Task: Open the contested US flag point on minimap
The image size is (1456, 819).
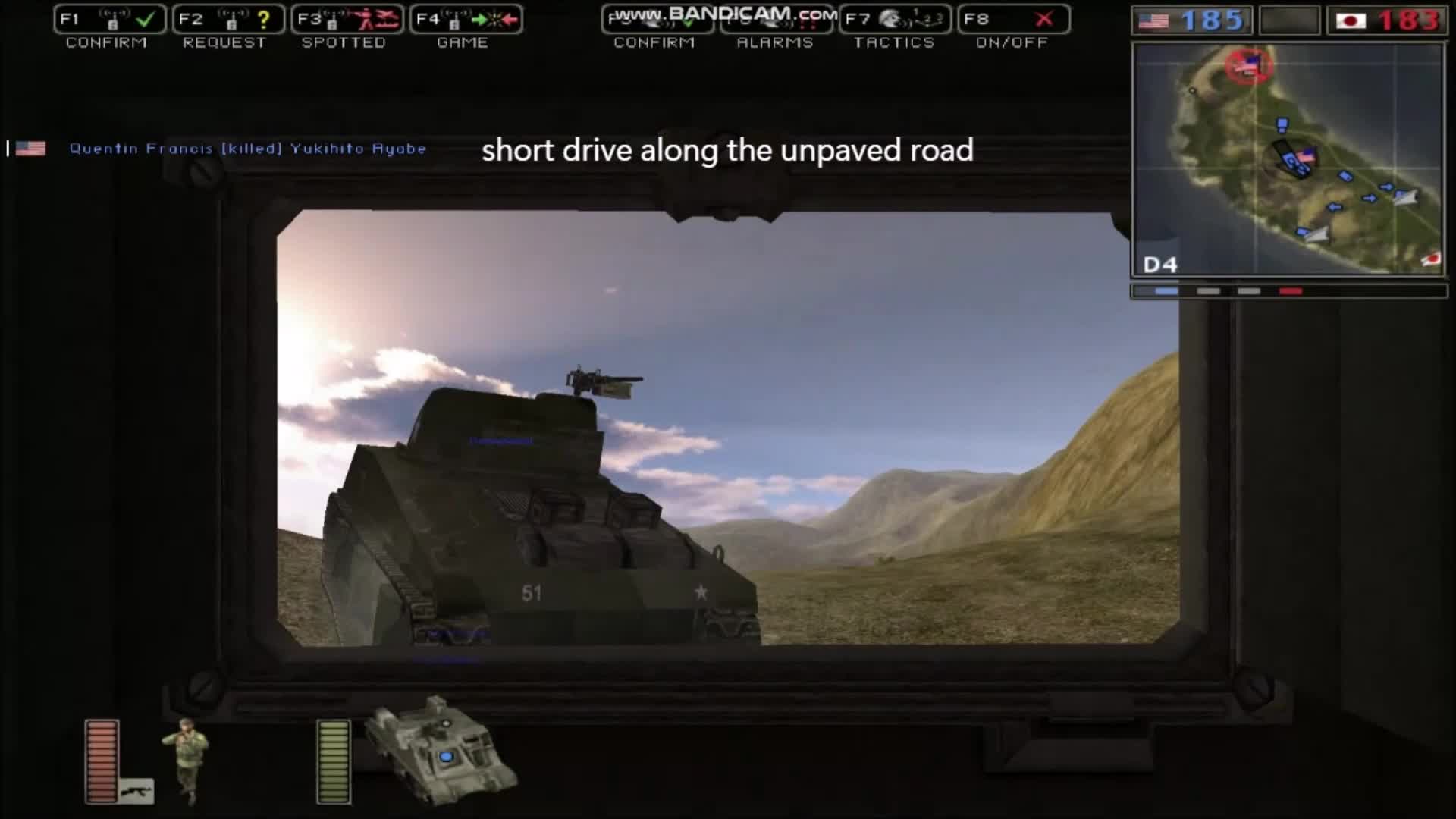Action: coord(1250,65)
